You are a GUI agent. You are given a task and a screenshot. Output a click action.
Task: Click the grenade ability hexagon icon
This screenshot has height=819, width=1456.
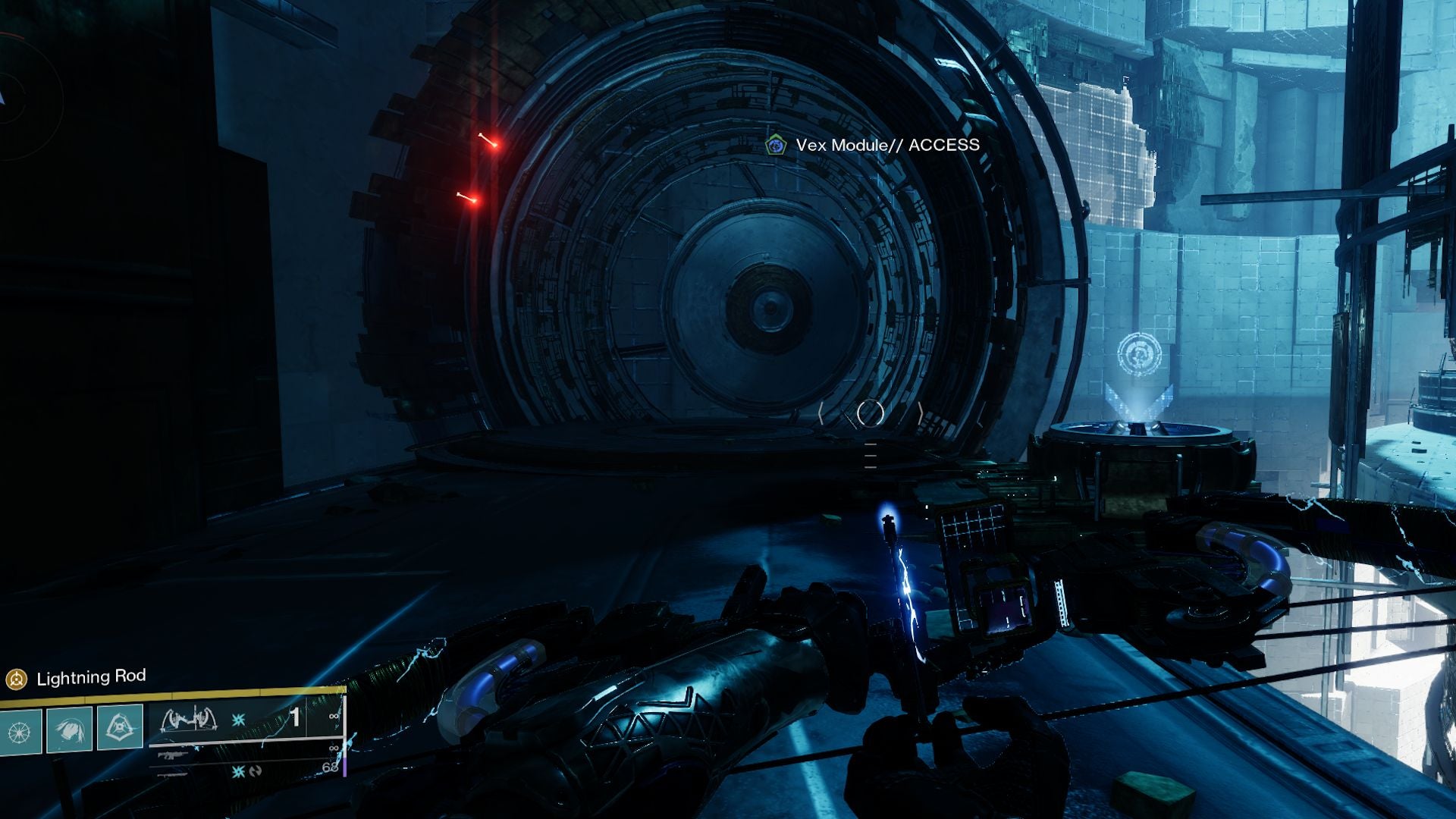(x=118, y=726)
